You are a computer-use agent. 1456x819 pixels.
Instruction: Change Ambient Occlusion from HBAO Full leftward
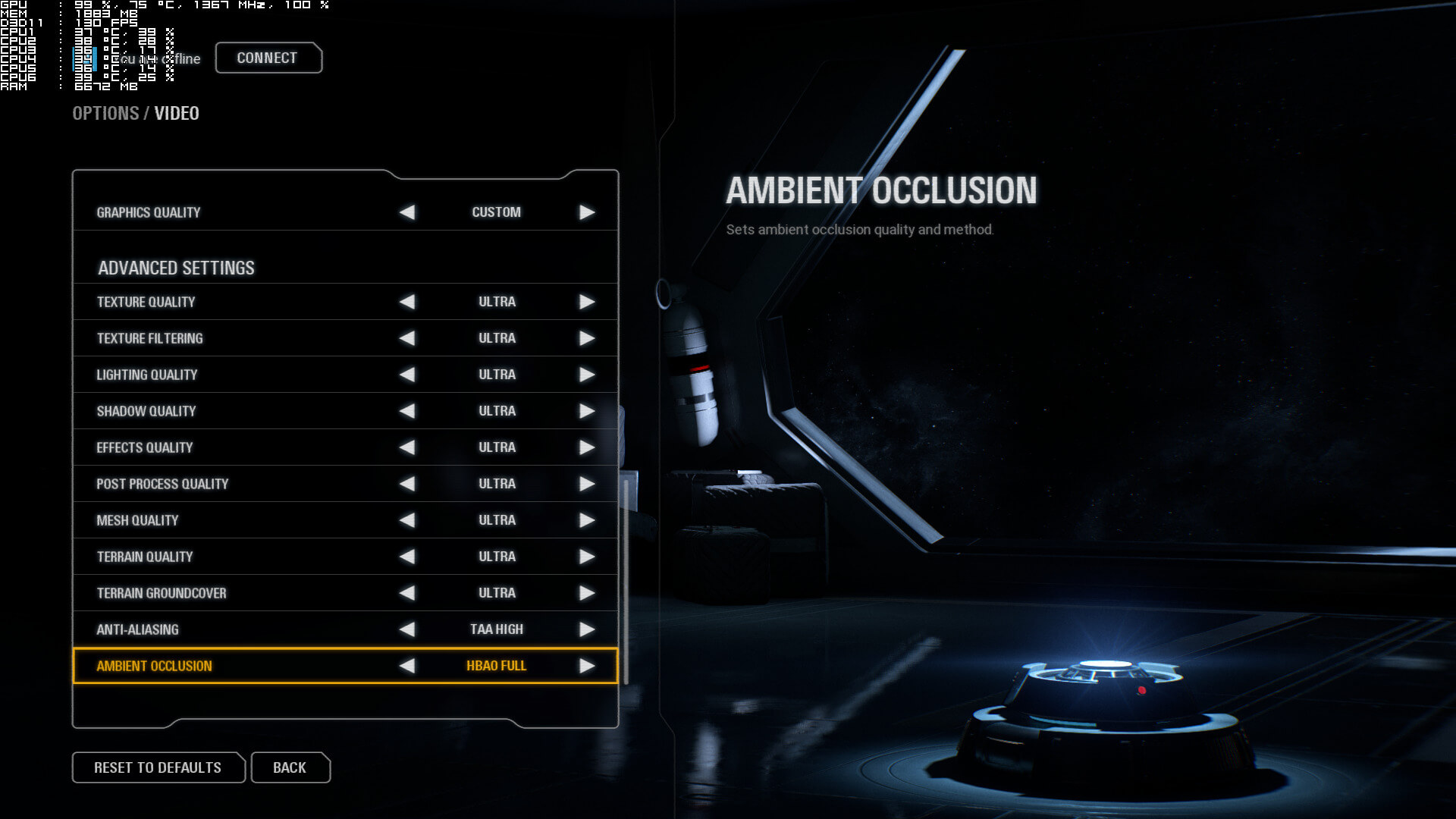pyautogui.click(x=407, y=666)
